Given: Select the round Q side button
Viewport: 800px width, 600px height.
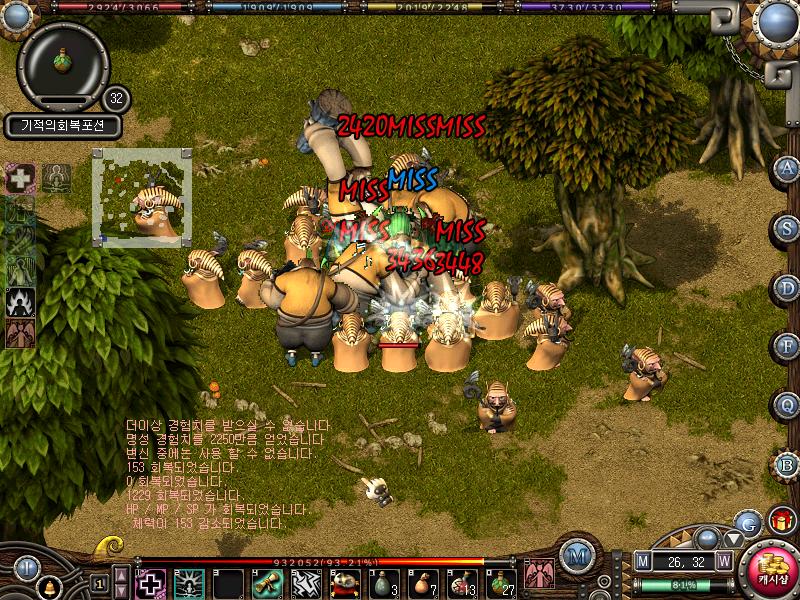Looking at the screenshot, I should (787, 406).
